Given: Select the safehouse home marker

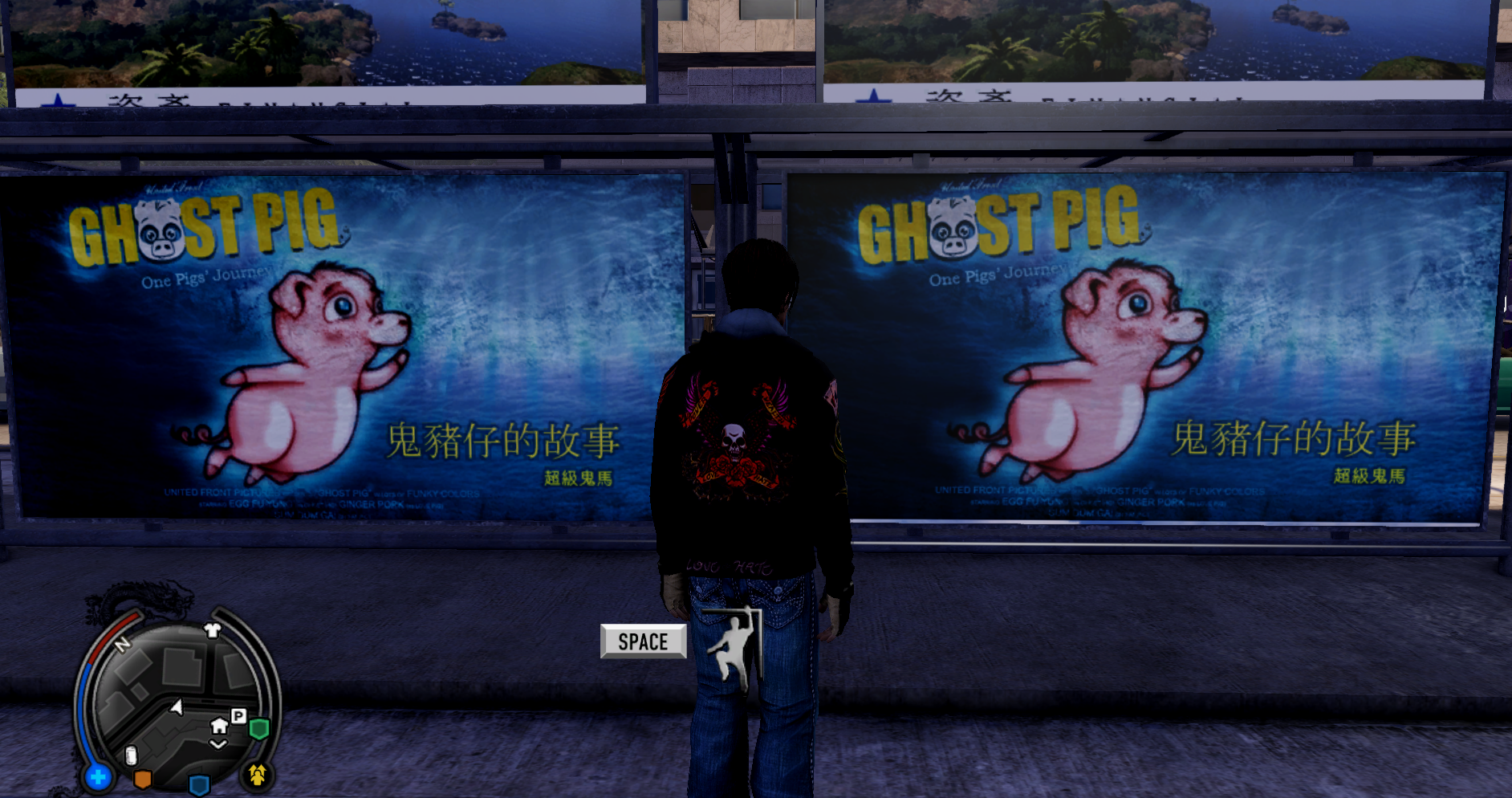Looking at the screenshot, I should click(x=219, y=727).
